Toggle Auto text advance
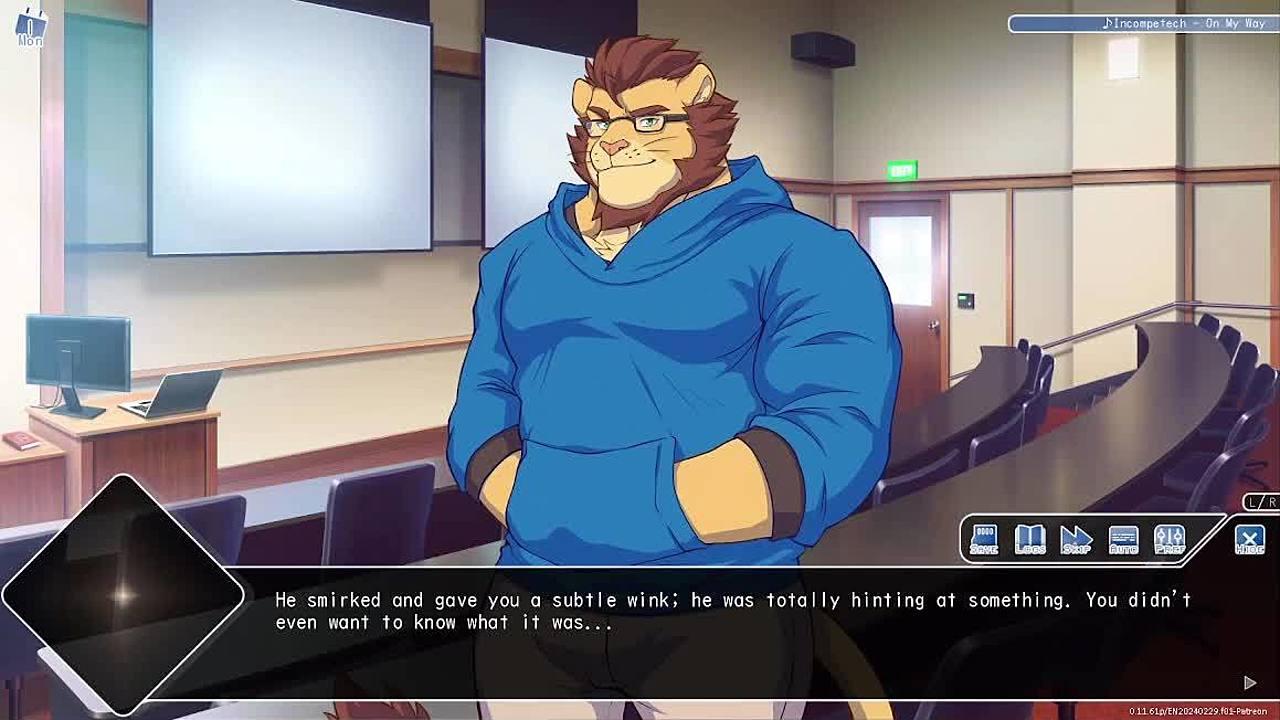 point(1123,540)
